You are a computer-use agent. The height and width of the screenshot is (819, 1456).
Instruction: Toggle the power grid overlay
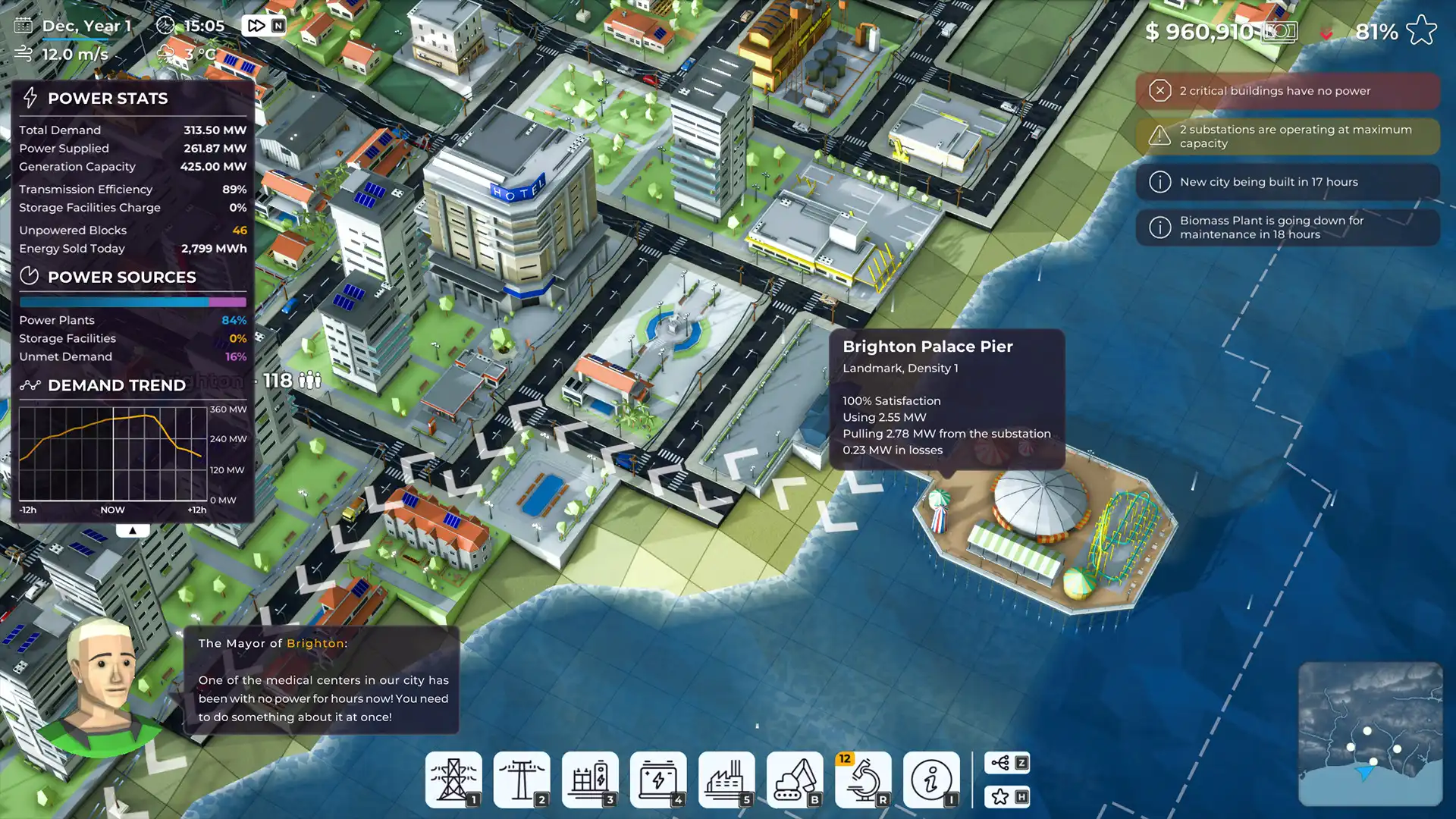(1006, 764)
